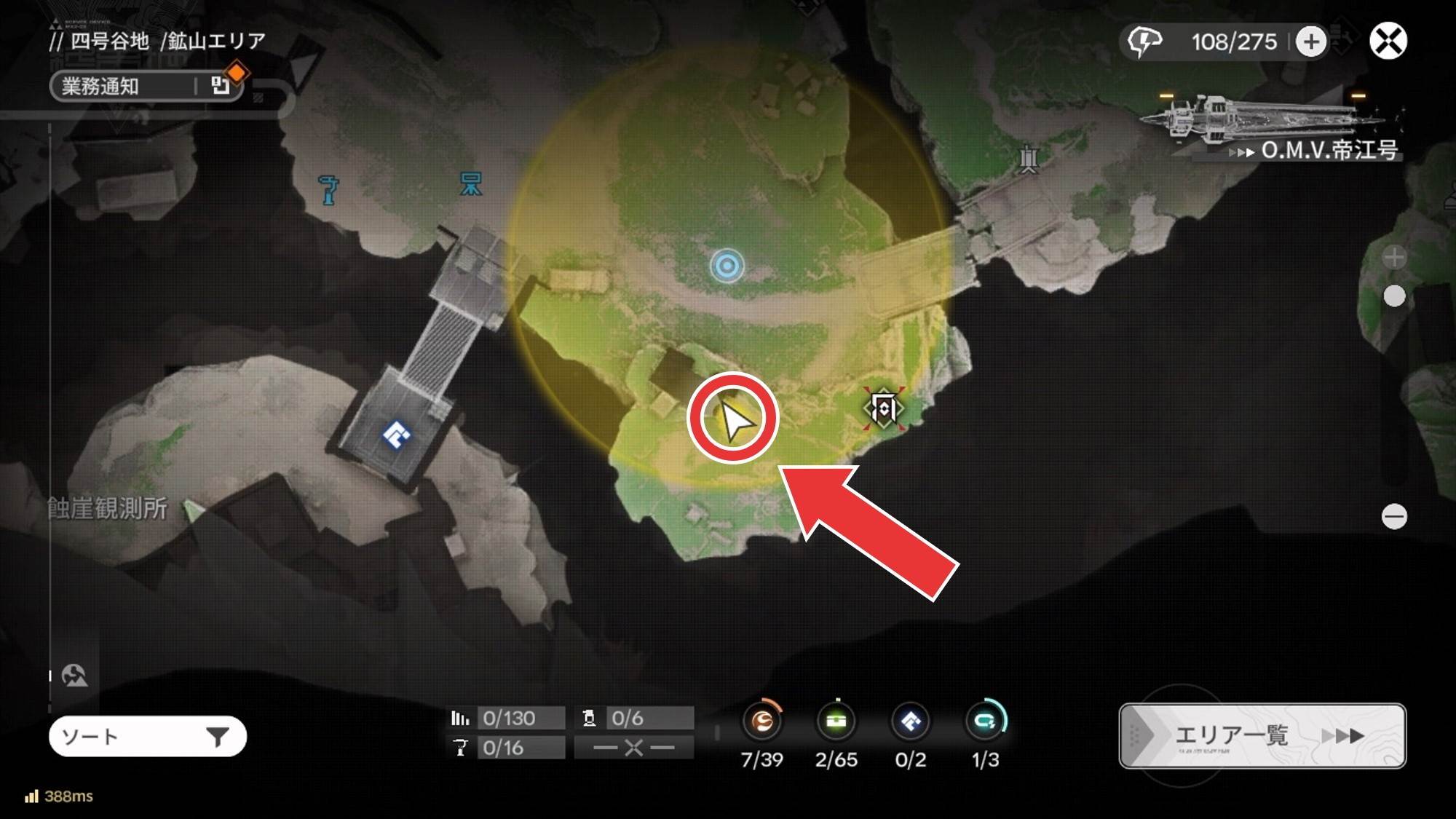Zoom in the map with plus control

click(1393, 257)
